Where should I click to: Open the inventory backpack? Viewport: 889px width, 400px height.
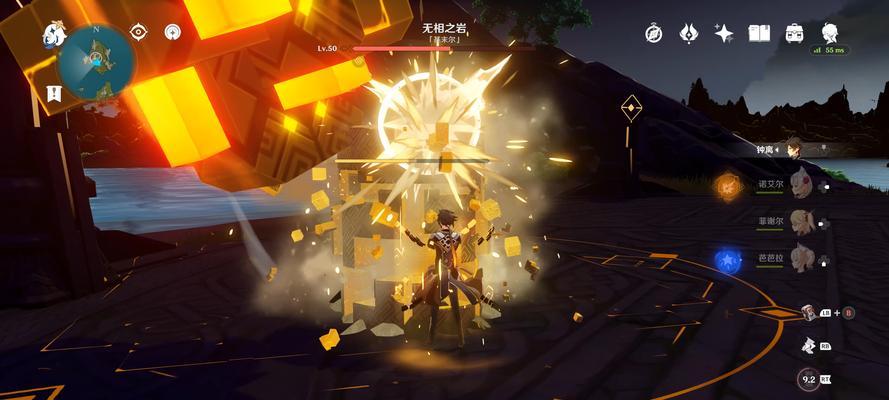click(x=794, y=33)
